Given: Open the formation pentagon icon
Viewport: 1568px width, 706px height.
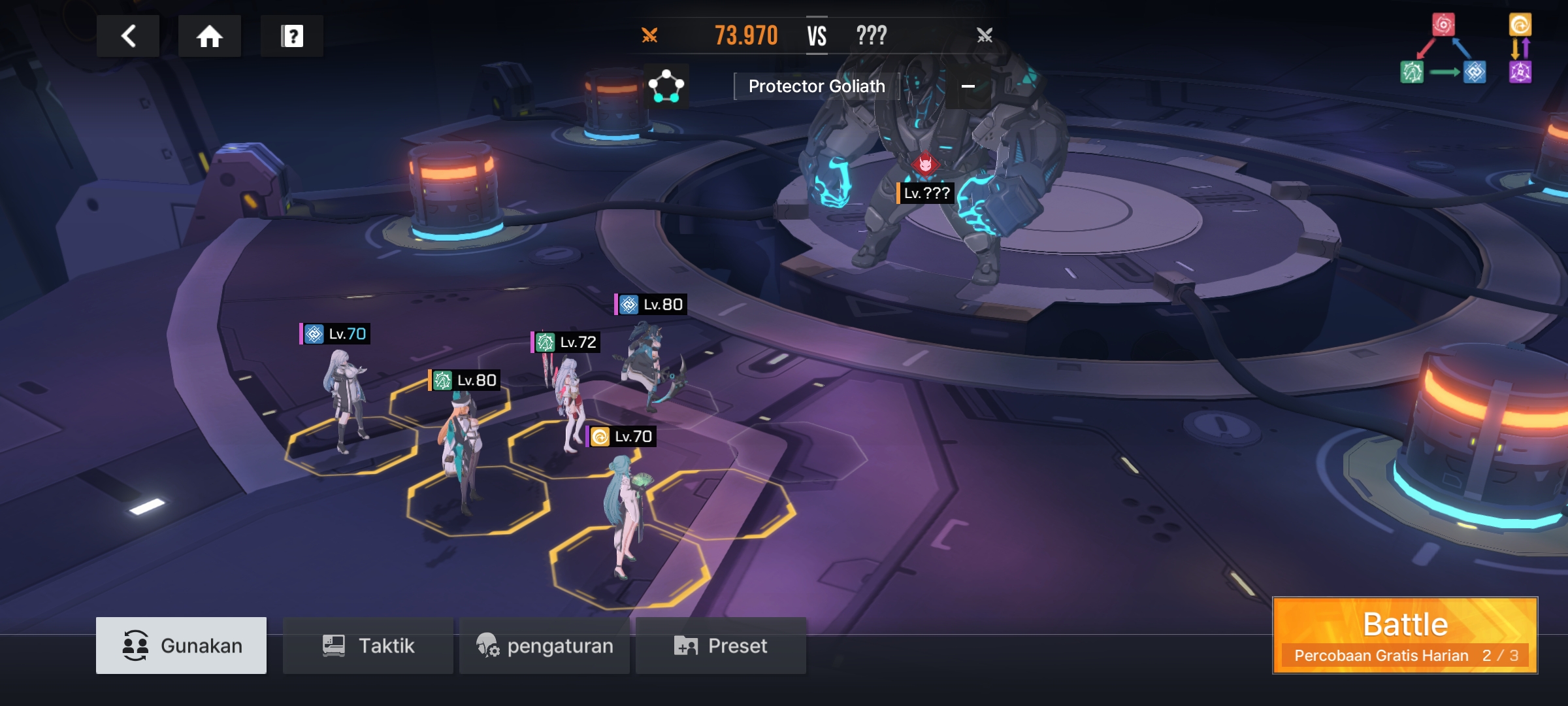Looking at the screenshot, I should pyautogui.click(x=666, y=86).
